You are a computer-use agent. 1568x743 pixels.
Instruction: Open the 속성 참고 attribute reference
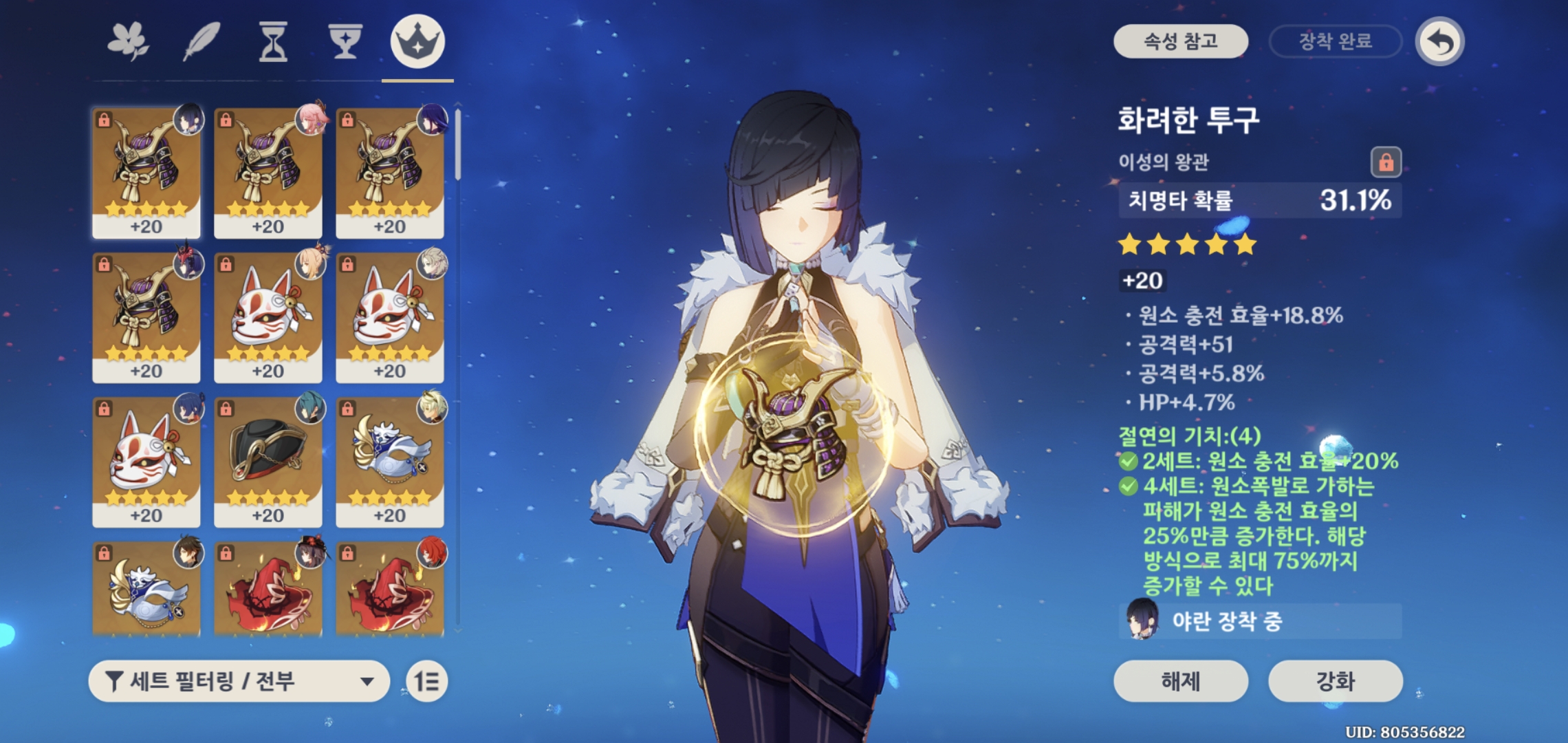pyautogui.click(x=1180, y=41)
